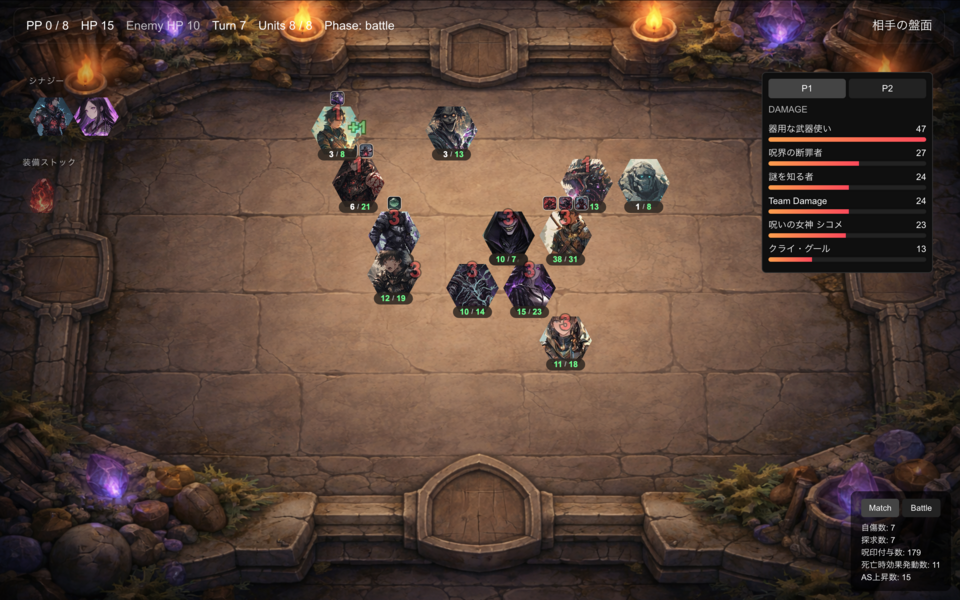Select the unit with 38 / 31 stats
Screen dimensions: 960x600
pyautogui.click(x=566, y=234)
